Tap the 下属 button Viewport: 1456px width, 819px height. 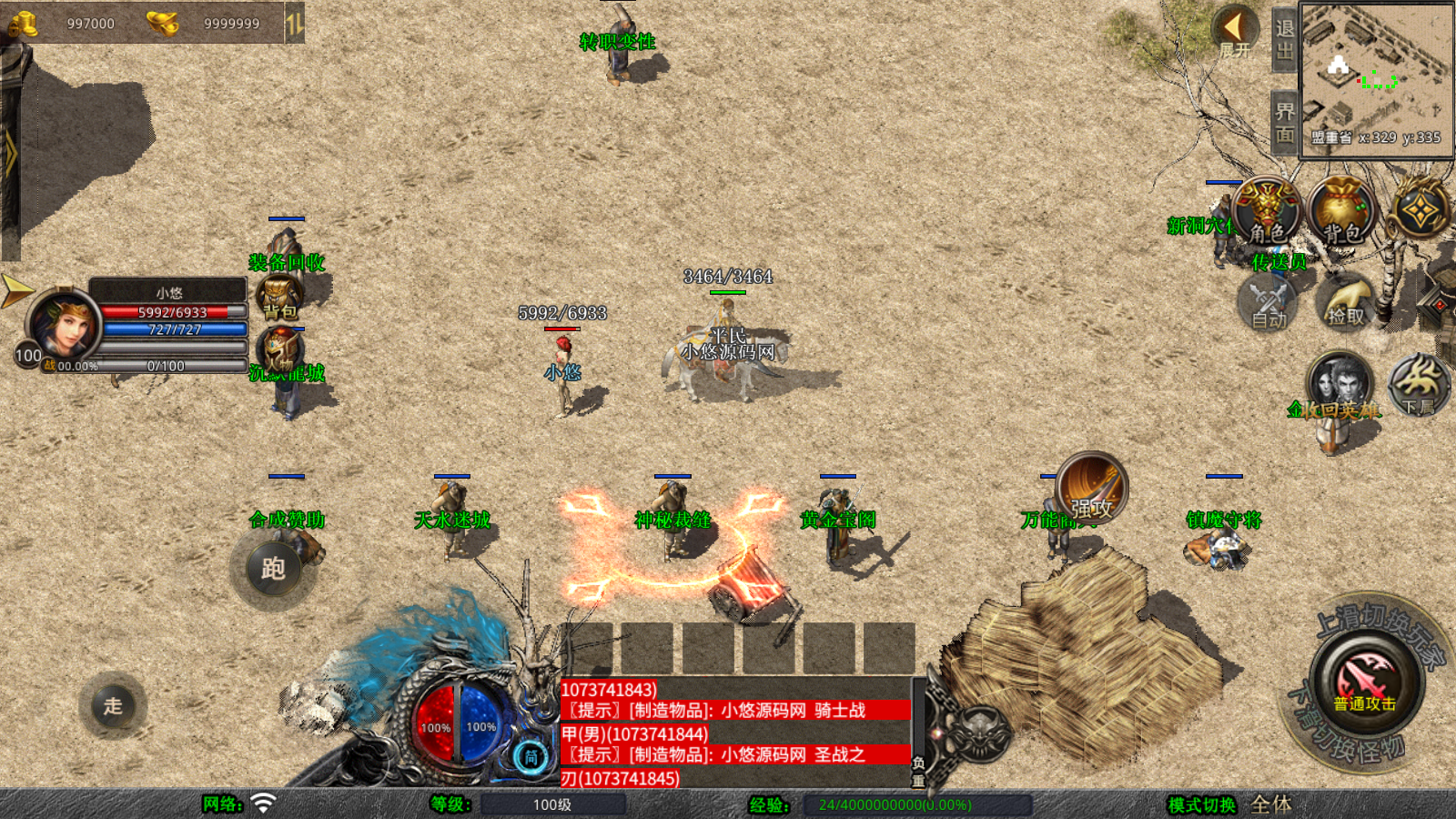pyautogui.click(x=1419, y=384)
